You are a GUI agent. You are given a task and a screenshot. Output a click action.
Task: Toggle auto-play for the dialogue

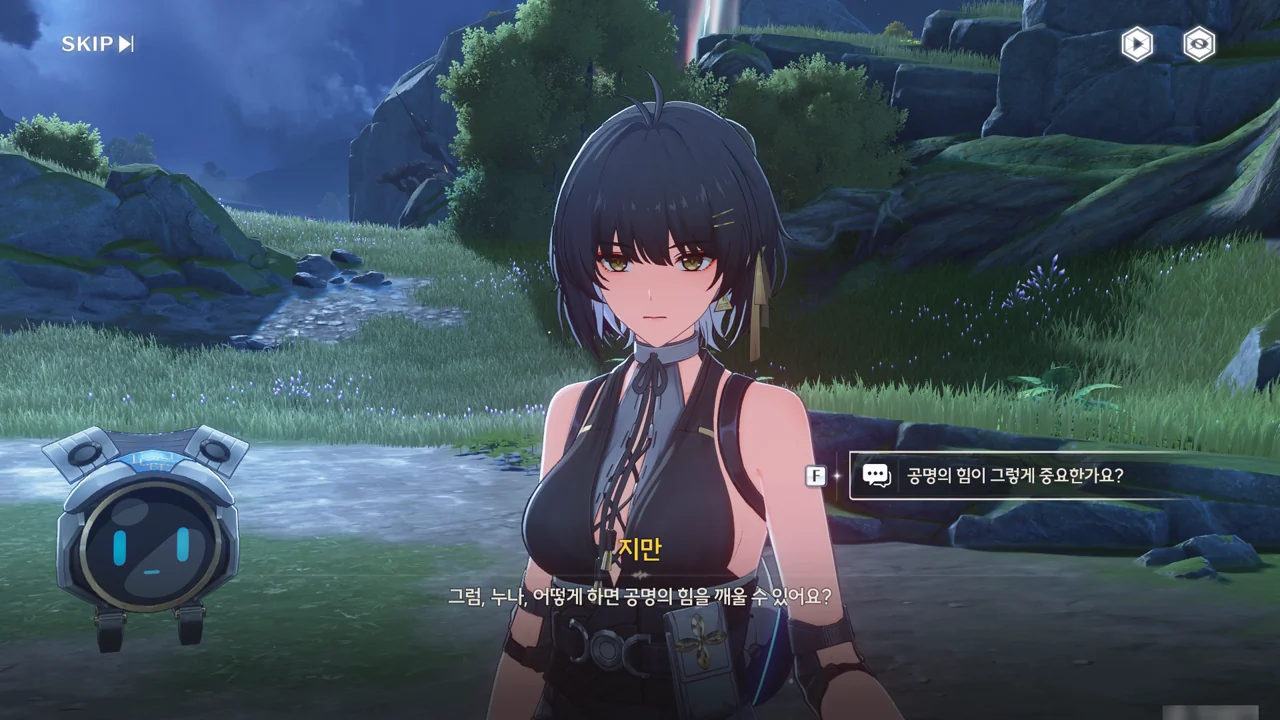pyautogui.click(x=1137, y=44)
